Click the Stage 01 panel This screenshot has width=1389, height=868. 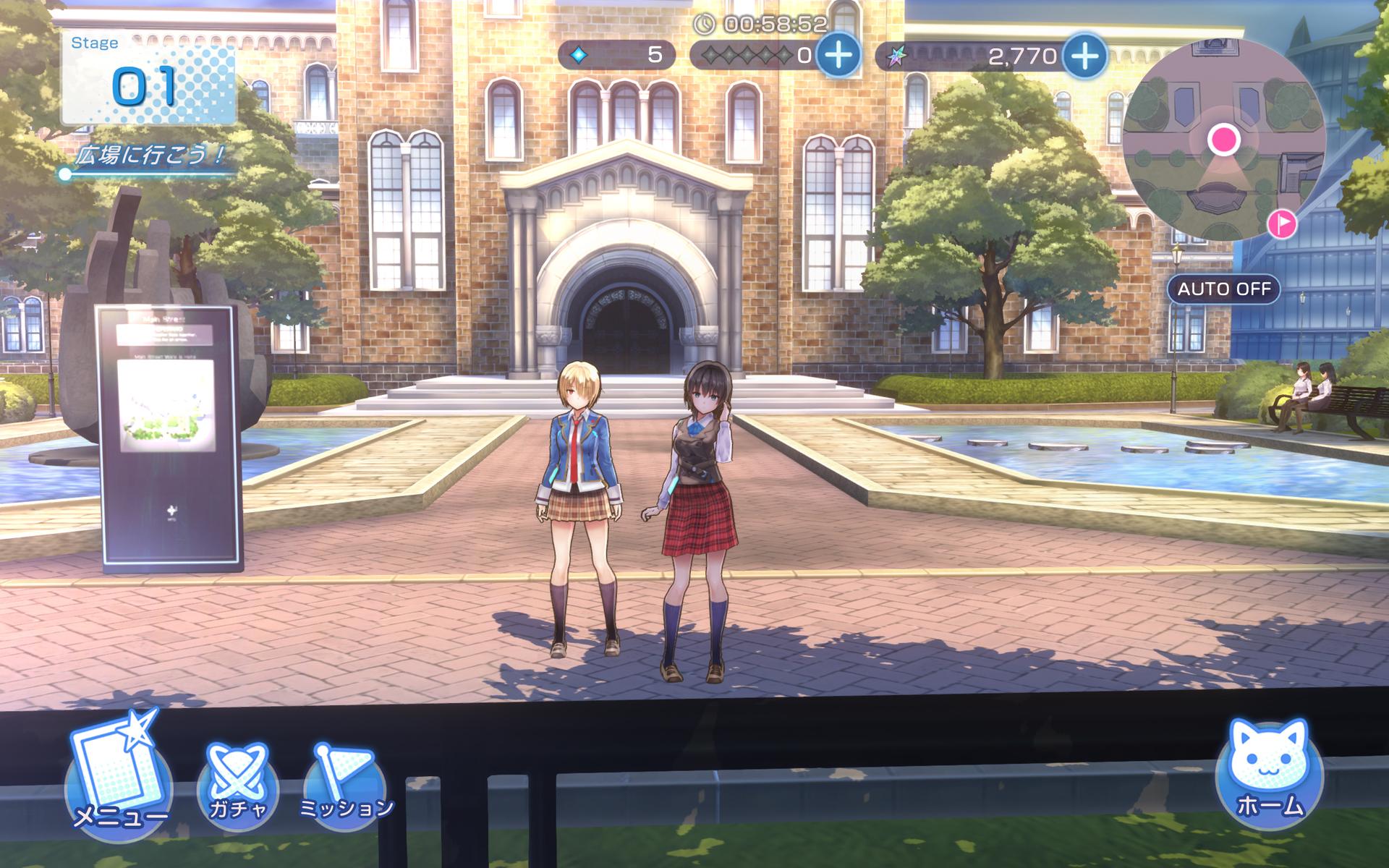[x=148, y=78]
